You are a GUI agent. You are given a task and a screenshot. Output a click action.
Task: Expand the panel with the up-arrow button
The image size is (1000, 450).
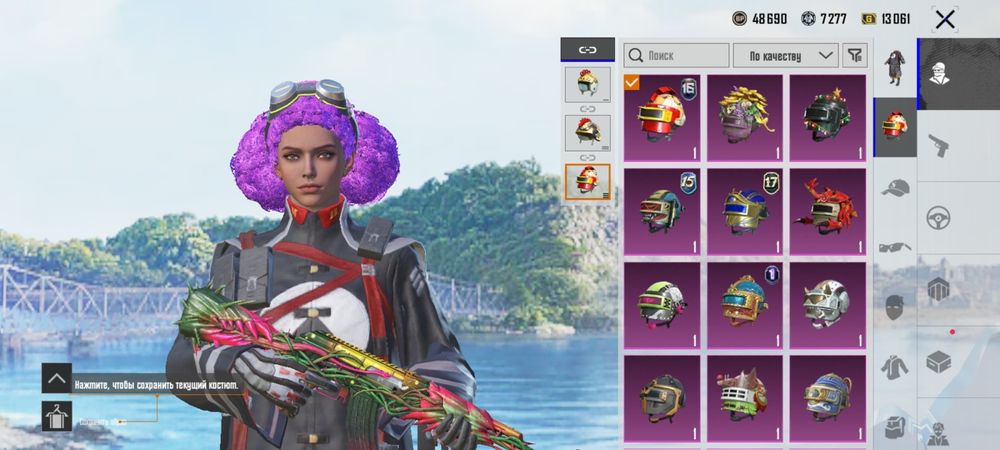pos(56,378)
